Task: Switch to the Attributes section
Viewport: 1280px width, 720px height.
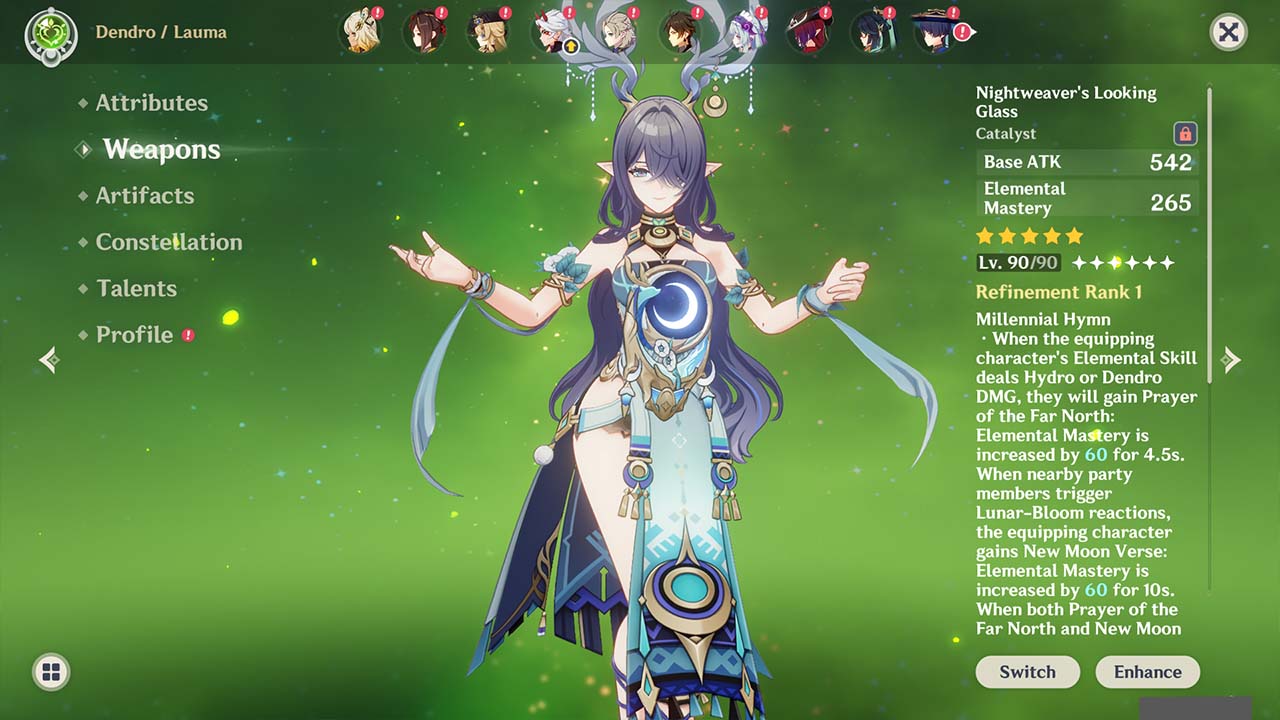Action: coord(152,103)
